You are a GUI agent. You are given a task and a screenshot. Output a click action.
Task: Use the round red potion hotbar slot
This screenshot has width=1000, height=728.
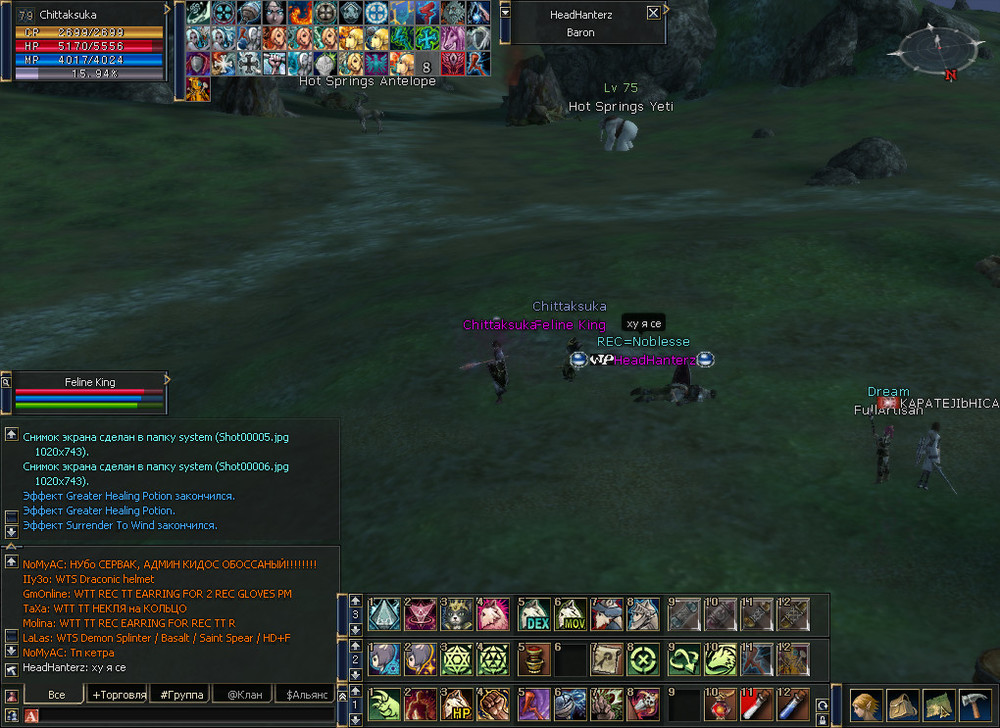tap(720, 704)
